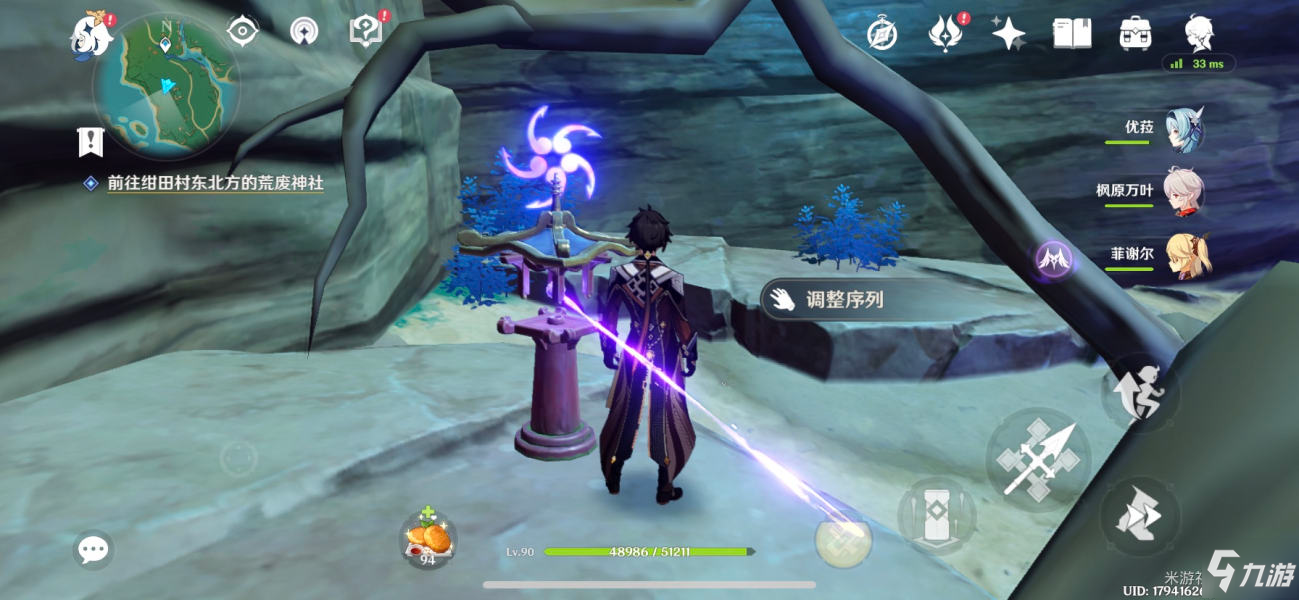The height and width of the screenshot is (600, 1299).
Task: Switch to party member 枫原万叶
Action: coord(1183,192)
